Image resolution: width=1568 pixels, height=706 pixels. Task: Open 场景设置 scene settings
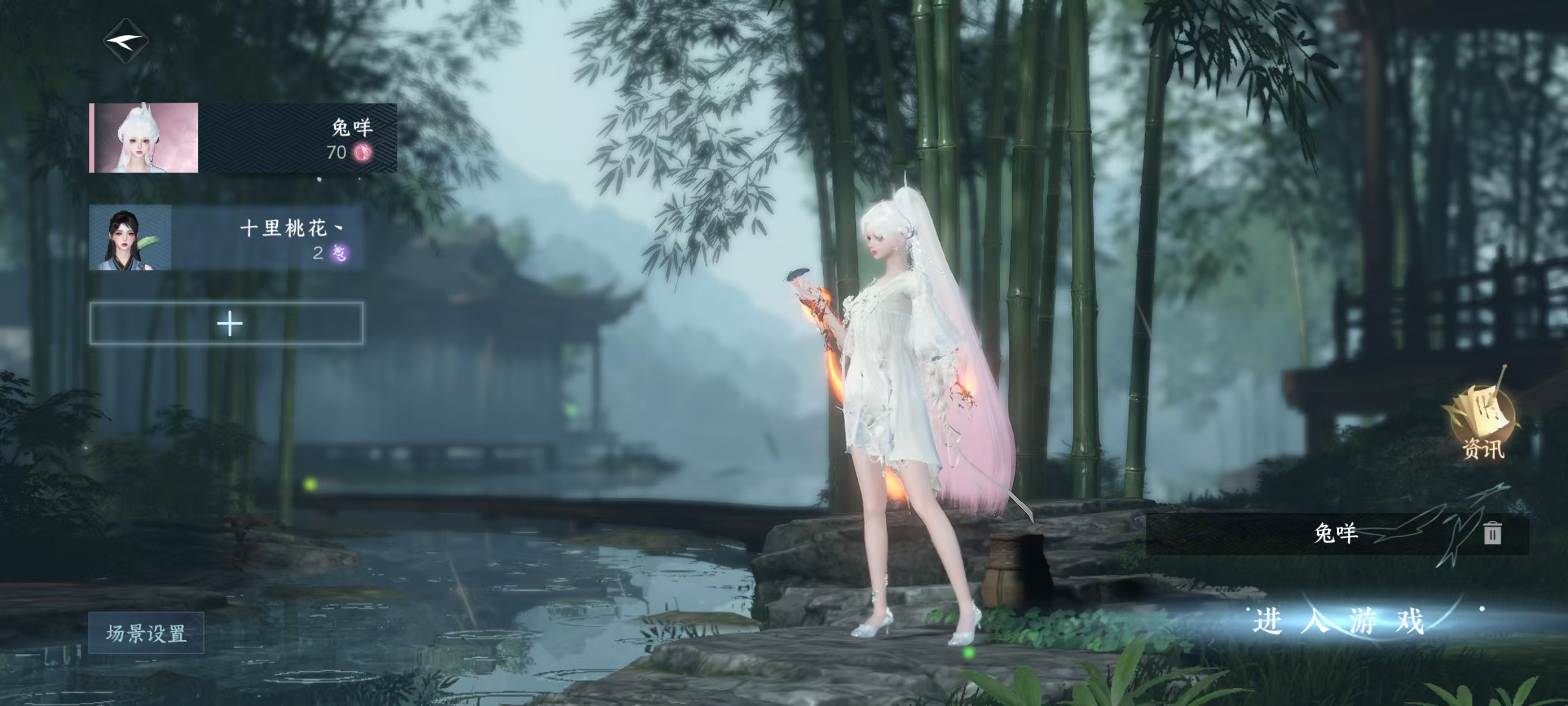pyautogui.click(x=146, y=633)
